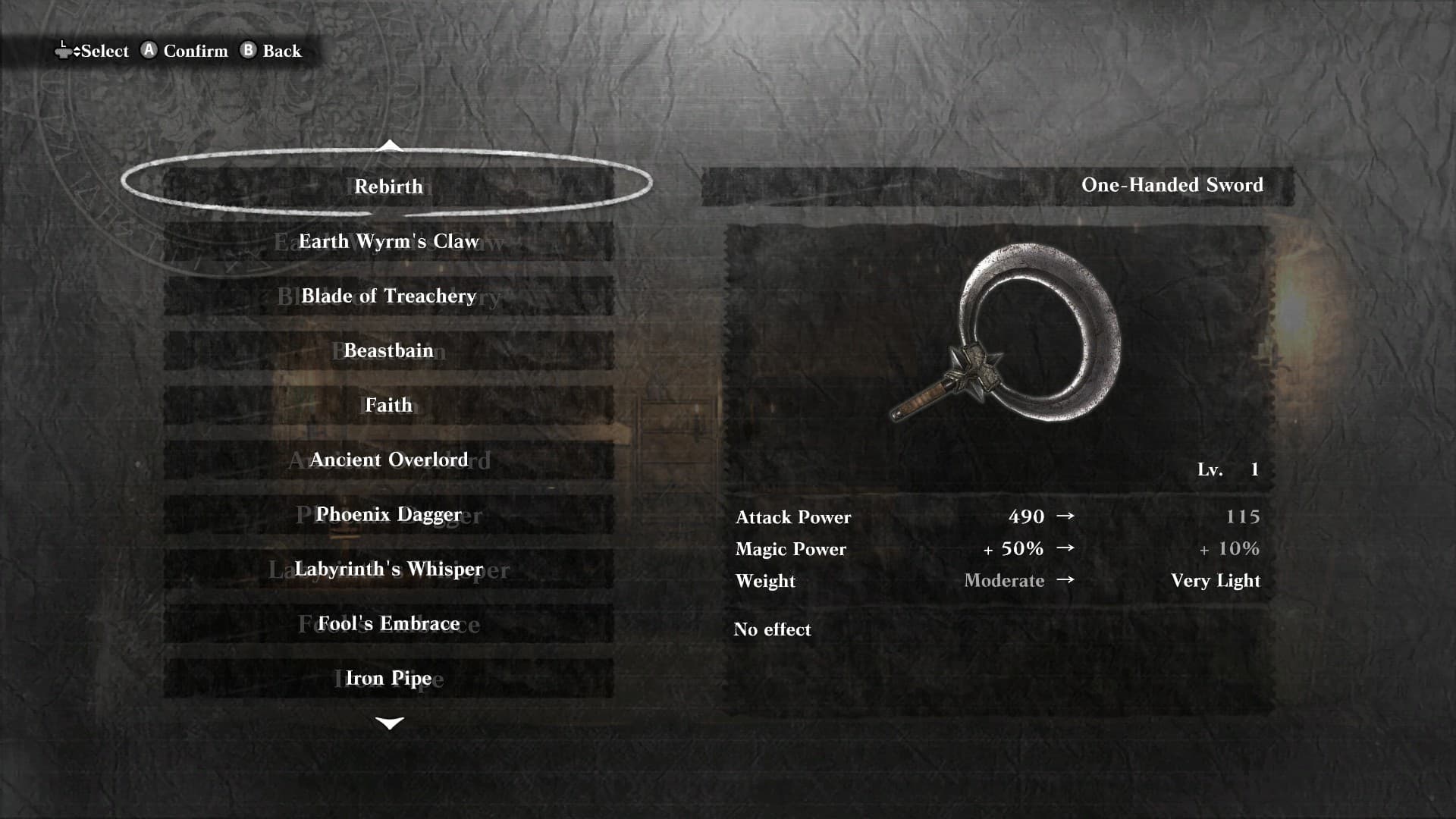Choose Labyrinth's Whisper from the list

(x=388, y=569)
